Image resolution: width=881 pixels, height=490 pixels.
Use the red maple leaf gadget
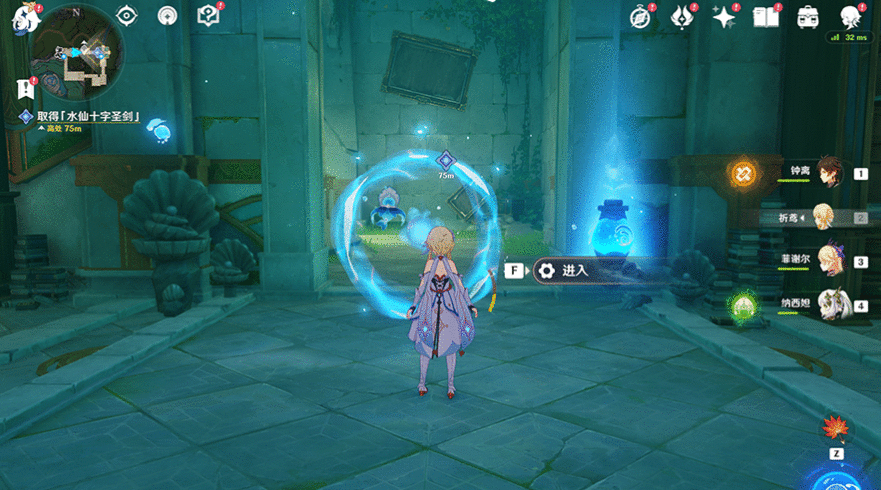(x=832, y=430)
